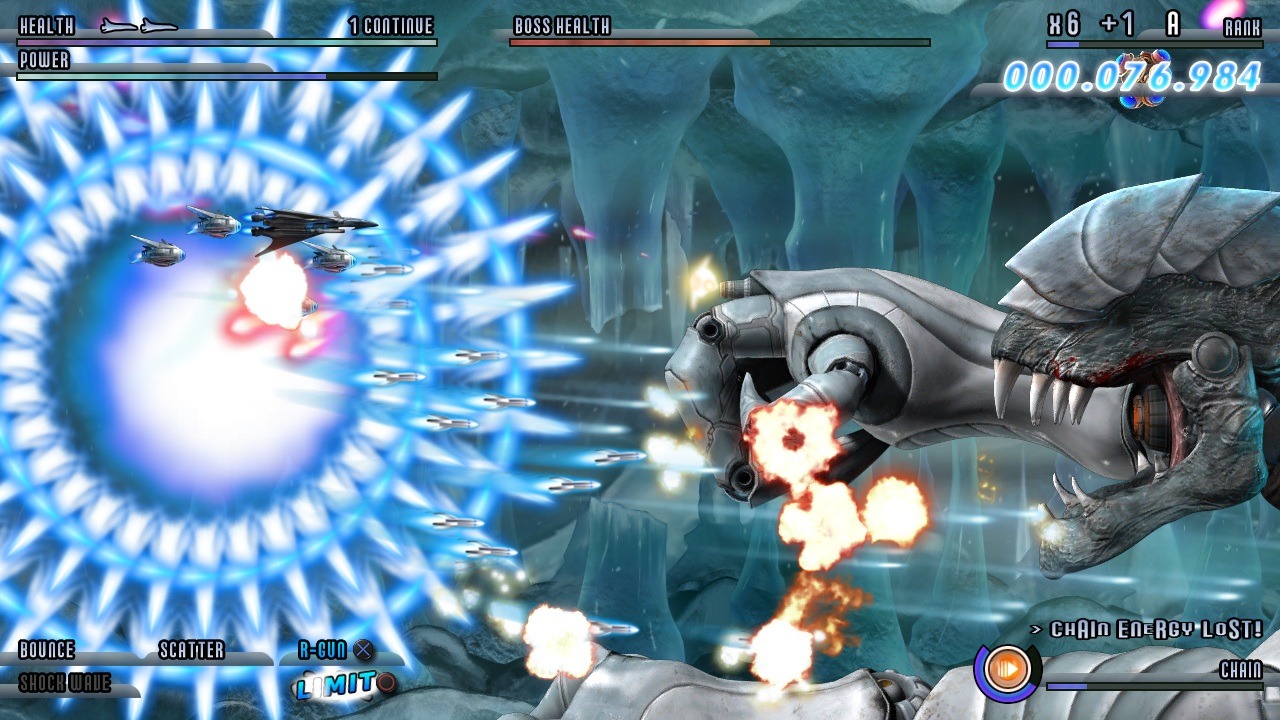This screenshot has width=1280, height=720.
Task: Select the Bounce weapon label
Action: pyautogui.click(x=46, y=651)
